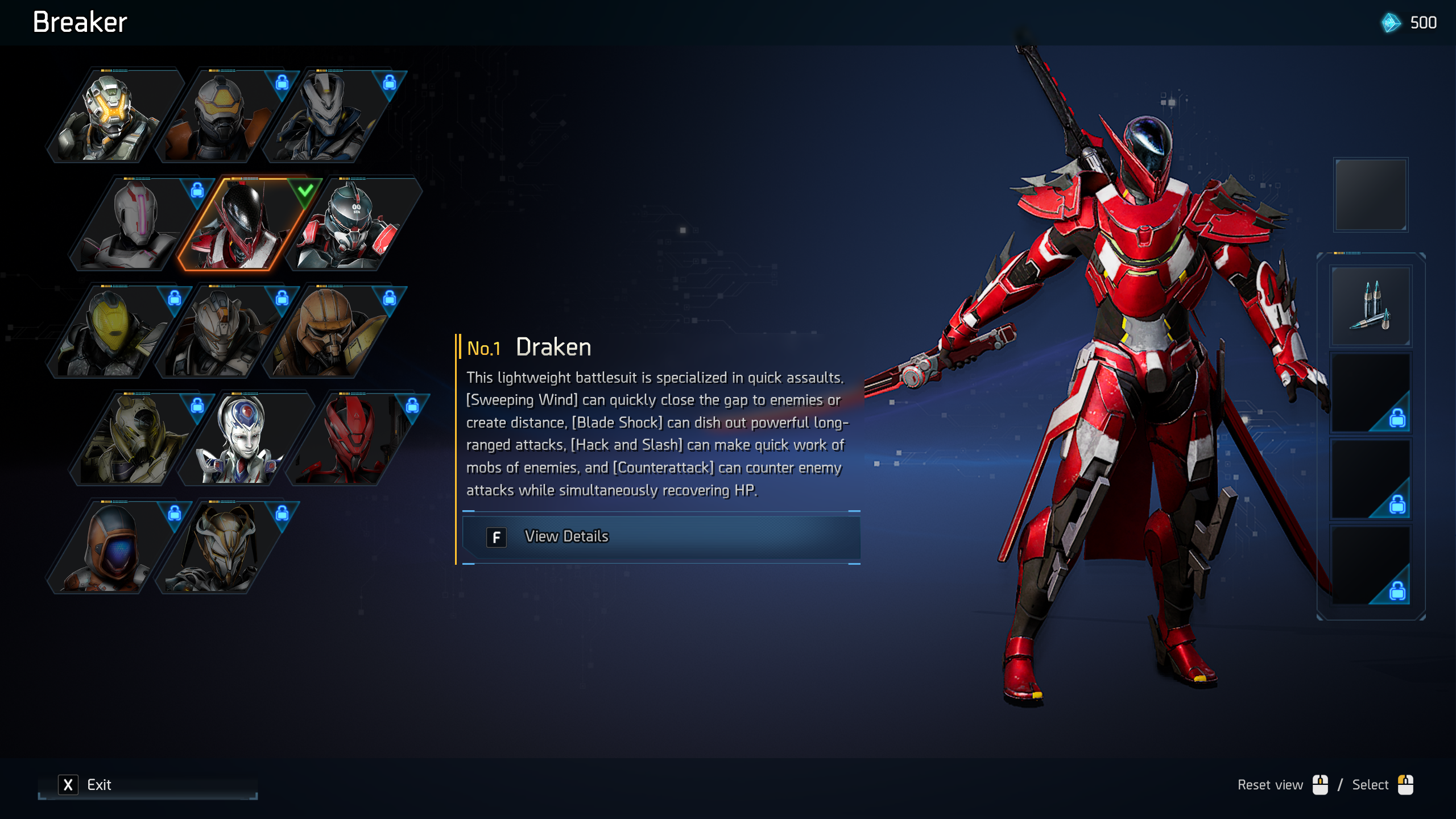Choose the locked yellow-visor orange breaker portrait
This screenshot has width=1456, height=819.
[x=219, y=116]
